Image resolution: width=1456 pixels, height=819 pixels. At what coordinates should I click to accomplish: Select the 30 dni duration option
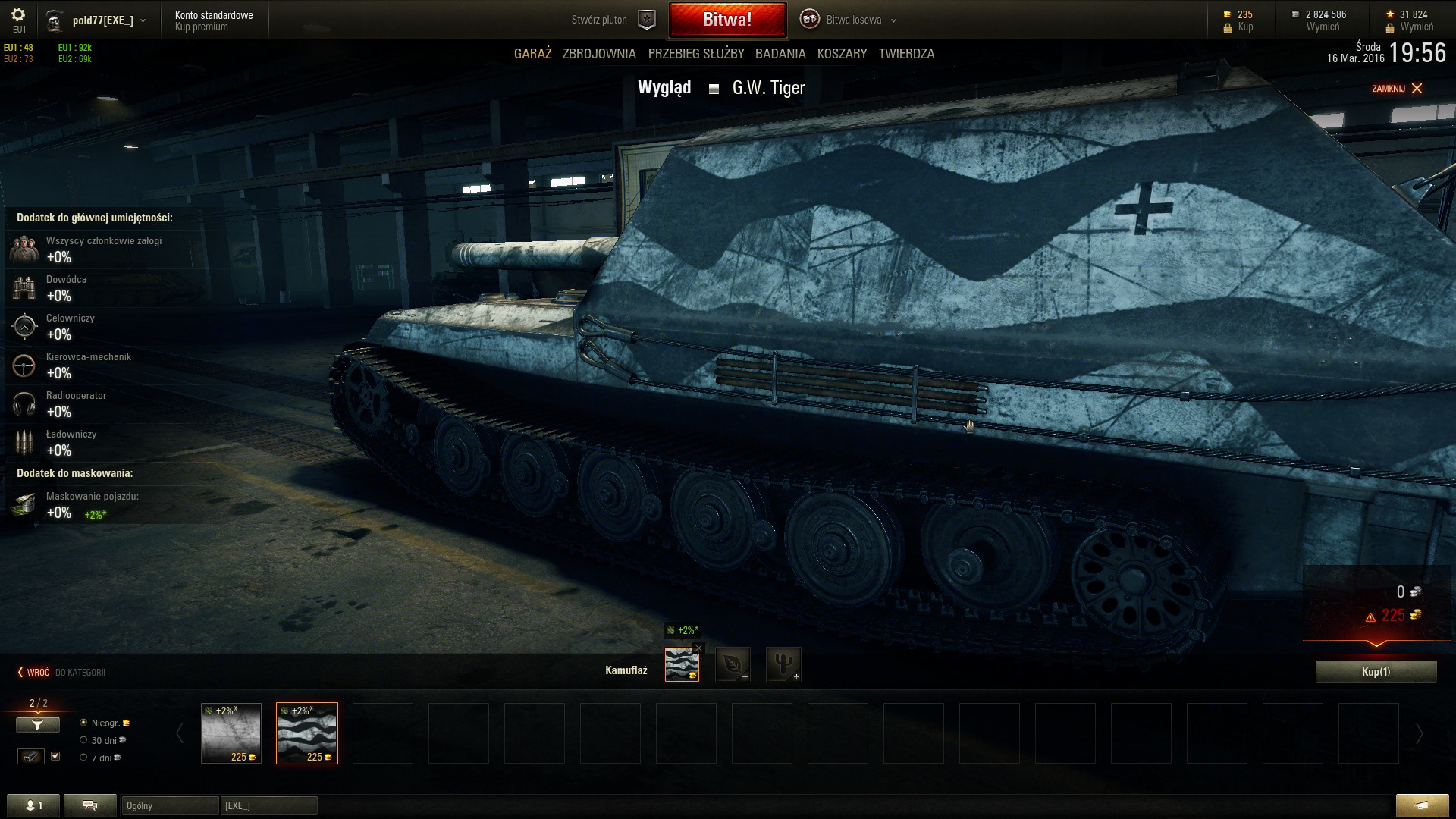click(x=84, y=740)
